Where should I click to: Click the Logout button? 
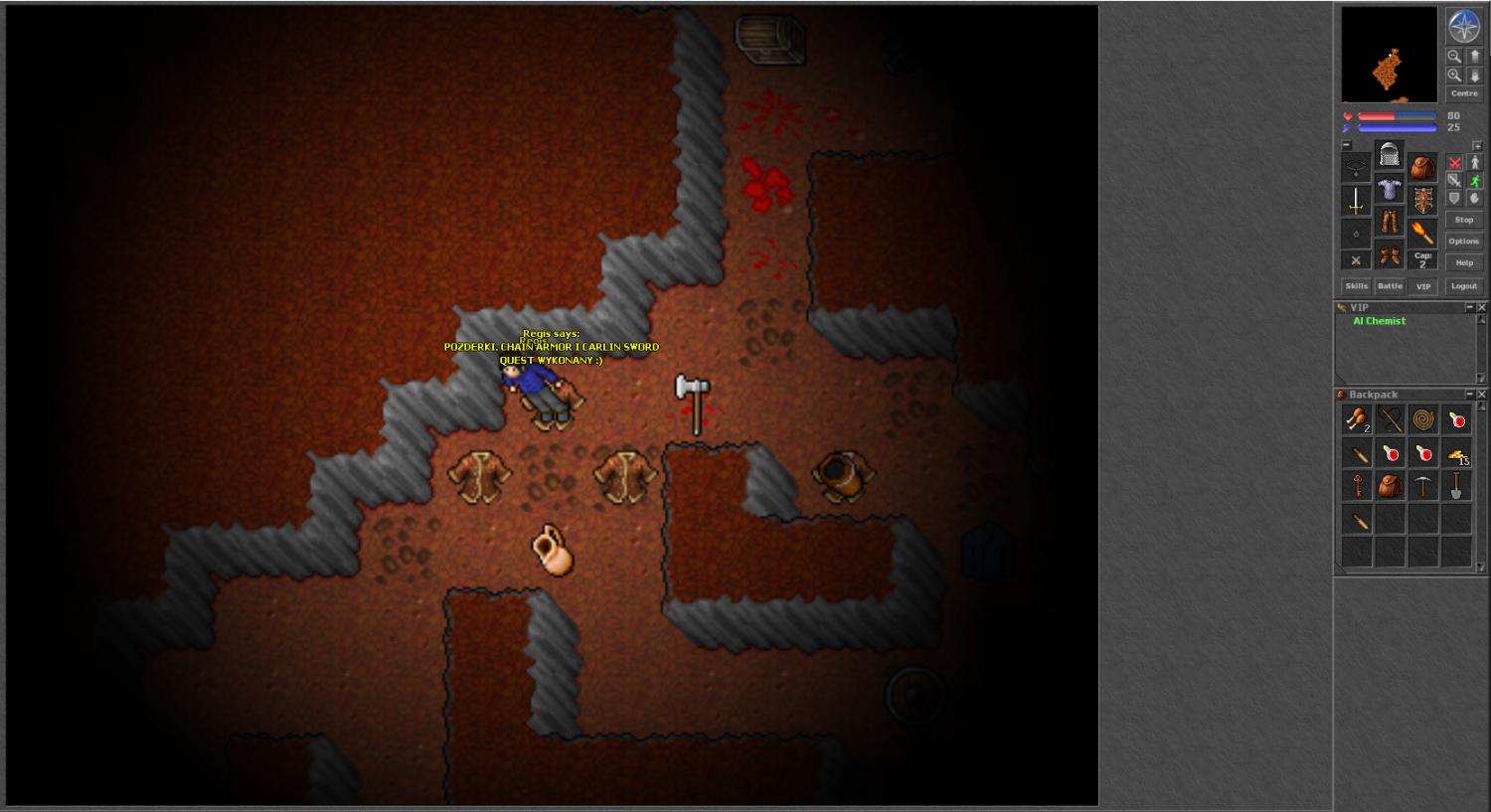click(1463, 286)
